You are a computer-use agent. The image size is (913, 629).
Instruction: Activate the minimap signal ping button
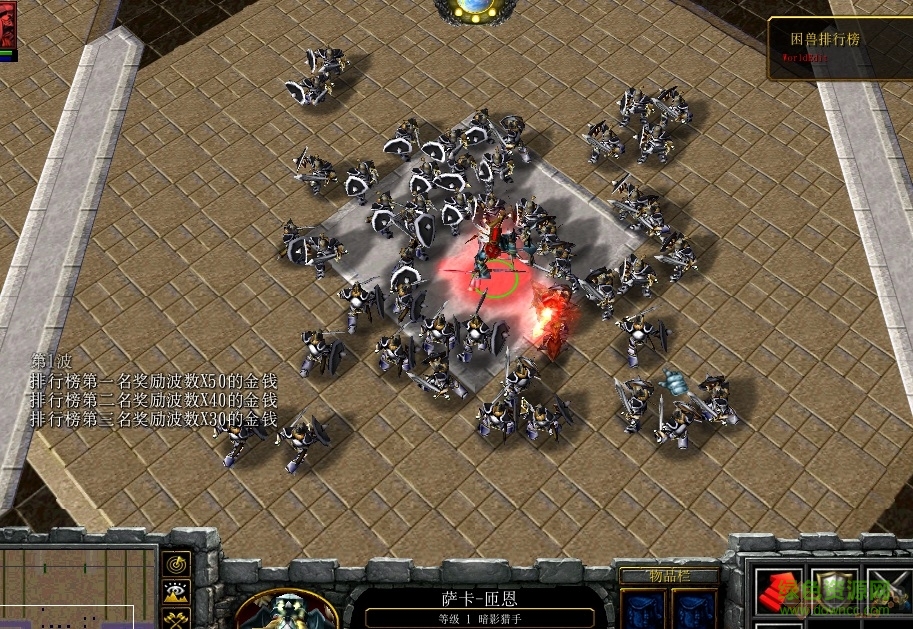pyautogui.click(x=177, y=565)
